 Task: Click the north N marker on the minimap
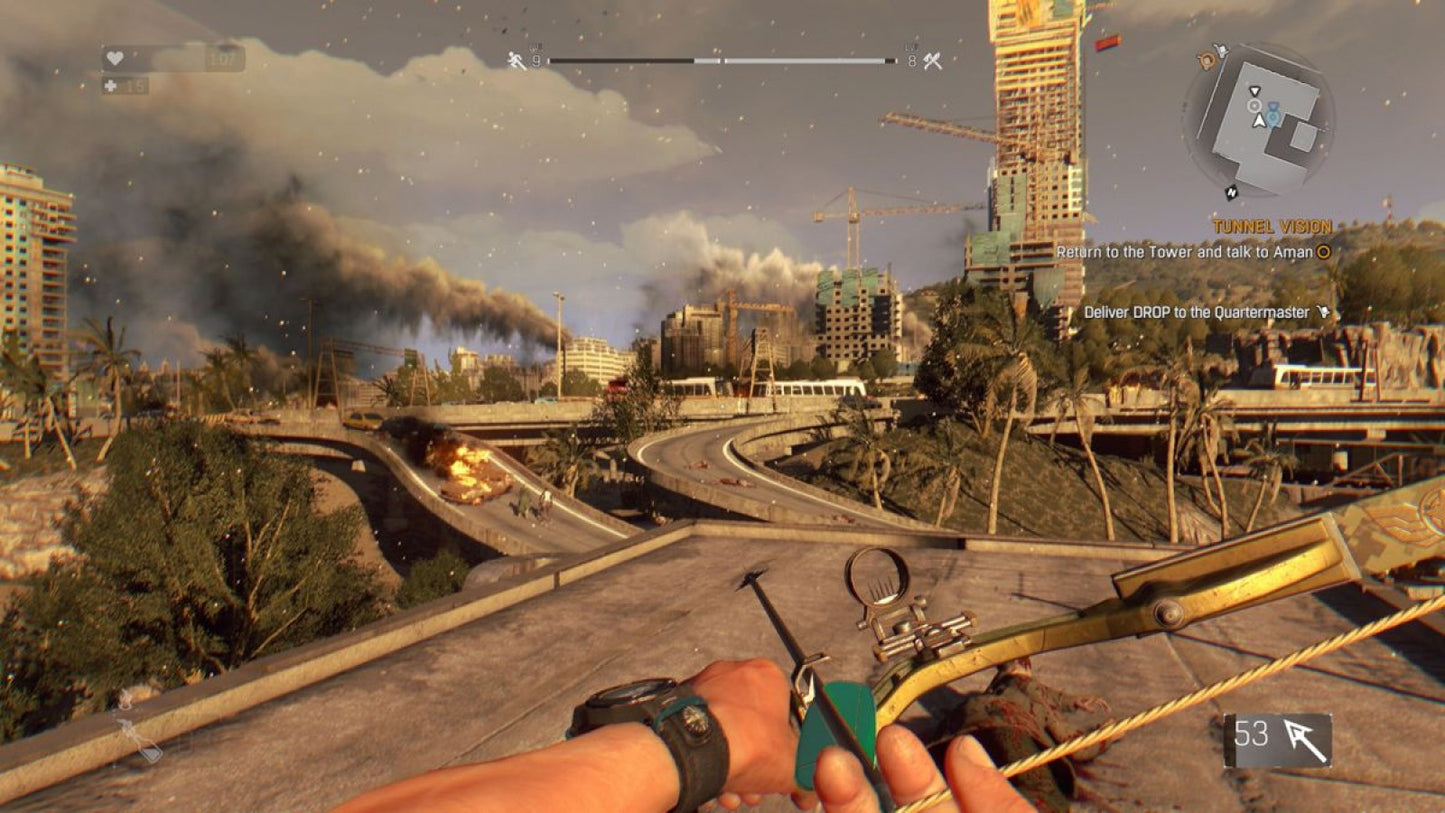click(x=1231, y=192)
